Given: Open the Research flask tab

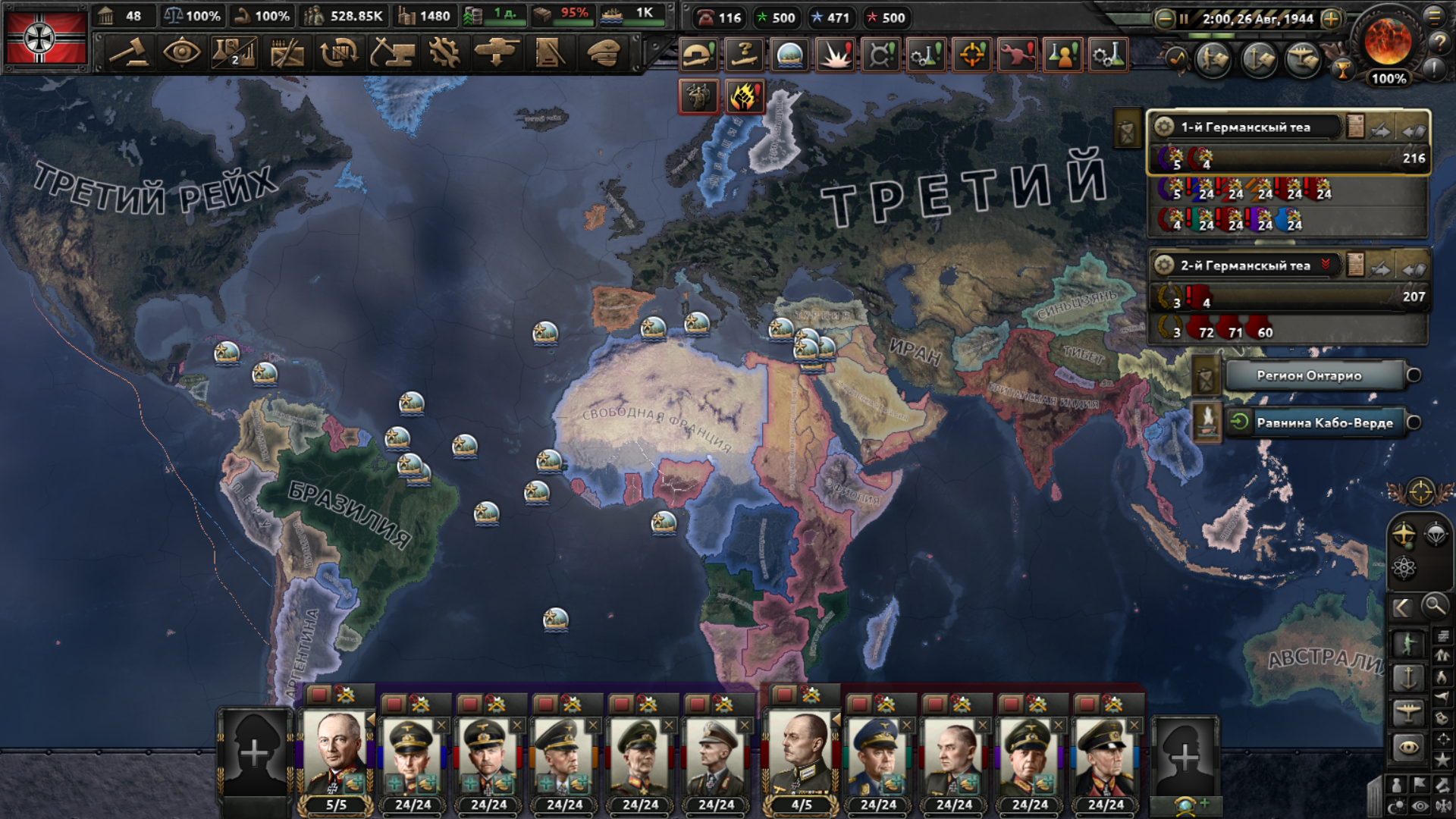Looking at the screenshot, I should pyautogui.click(x=234, y=53).
